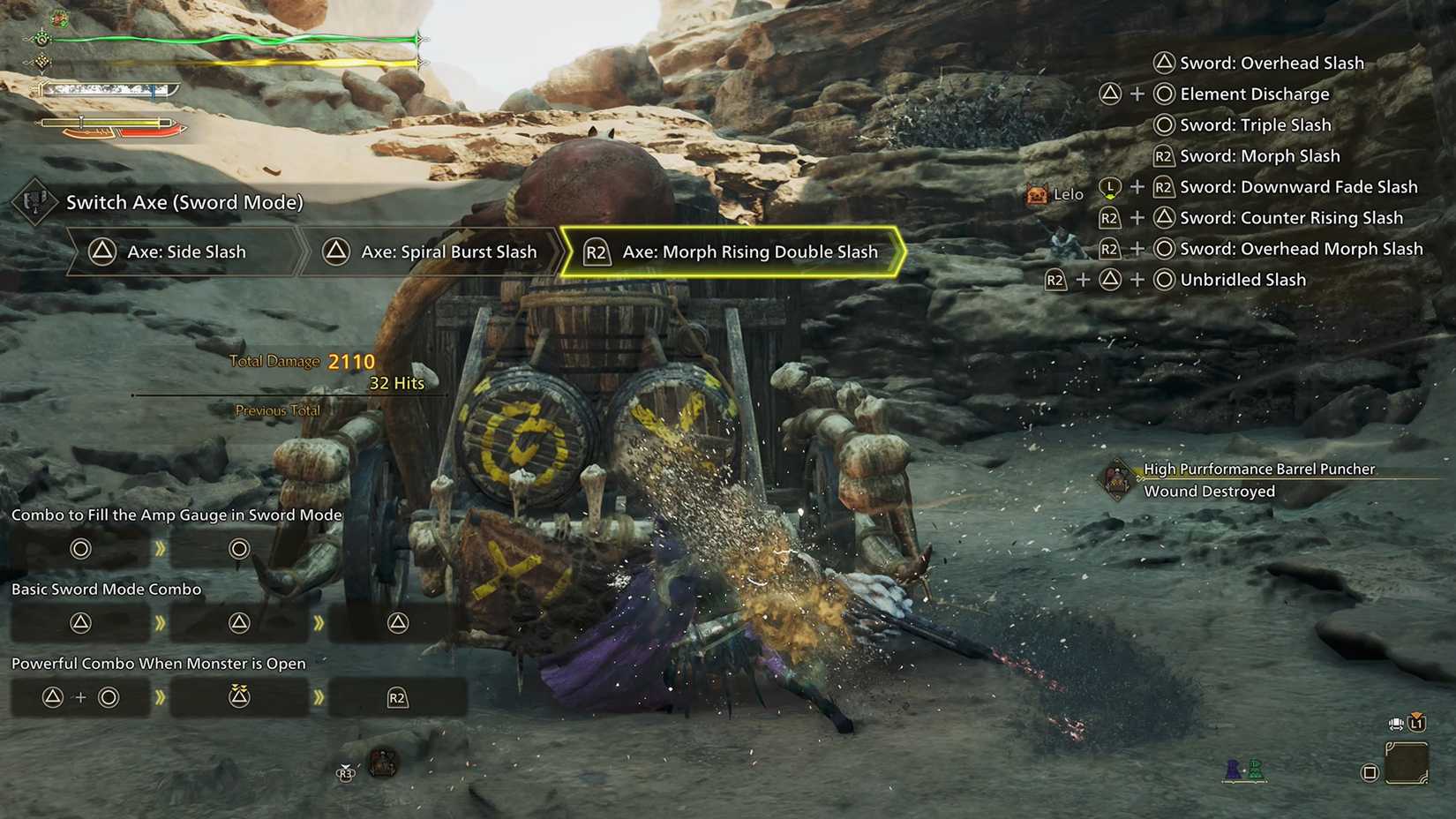The height and width of the screenshot is (819, 1456).
Task: Toggle the green Palico status figure
Action: click(1254, 769)
